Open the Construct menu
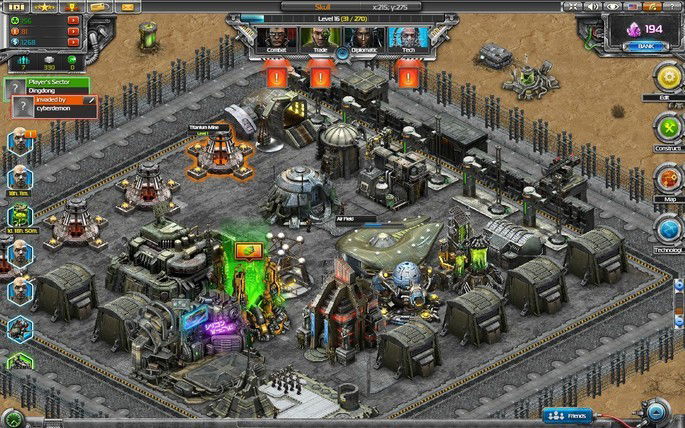 pos(666,128)
